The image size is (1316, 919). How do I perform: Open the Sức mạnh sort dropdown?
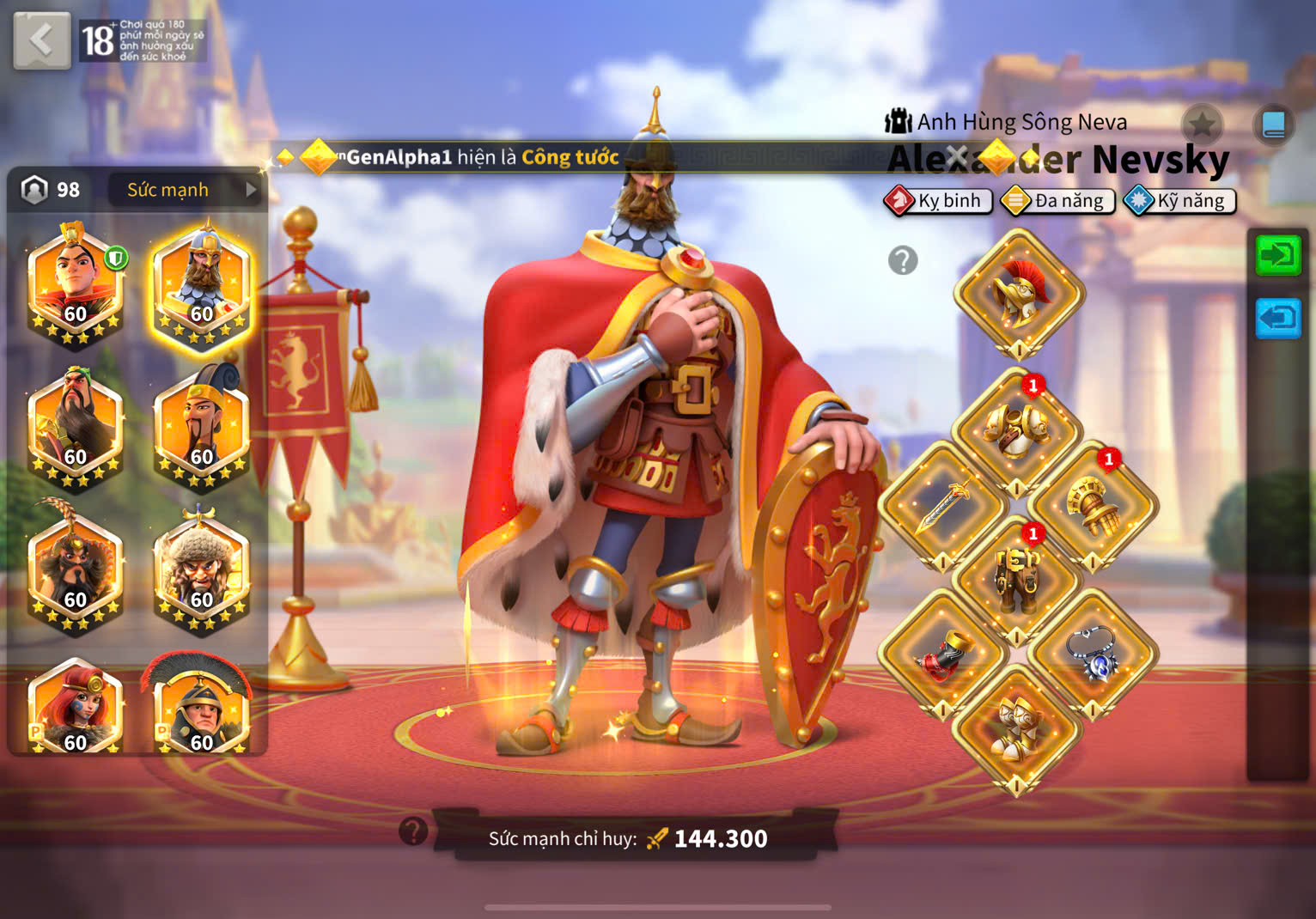click(185, 190)
